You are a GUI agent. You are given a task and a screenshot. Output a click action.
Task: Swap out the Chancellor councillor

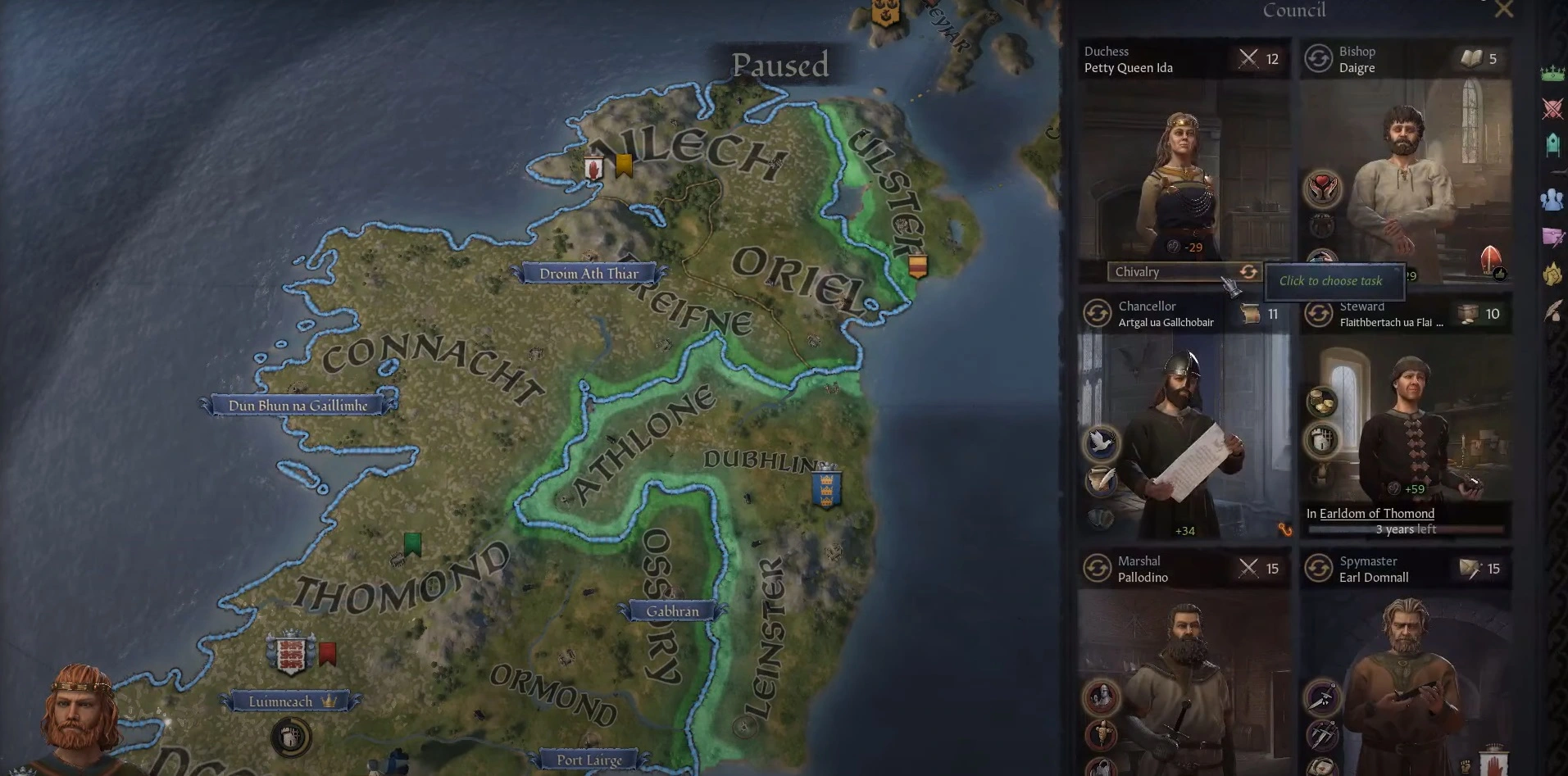pyautogui.click(x=1097, y=314)
